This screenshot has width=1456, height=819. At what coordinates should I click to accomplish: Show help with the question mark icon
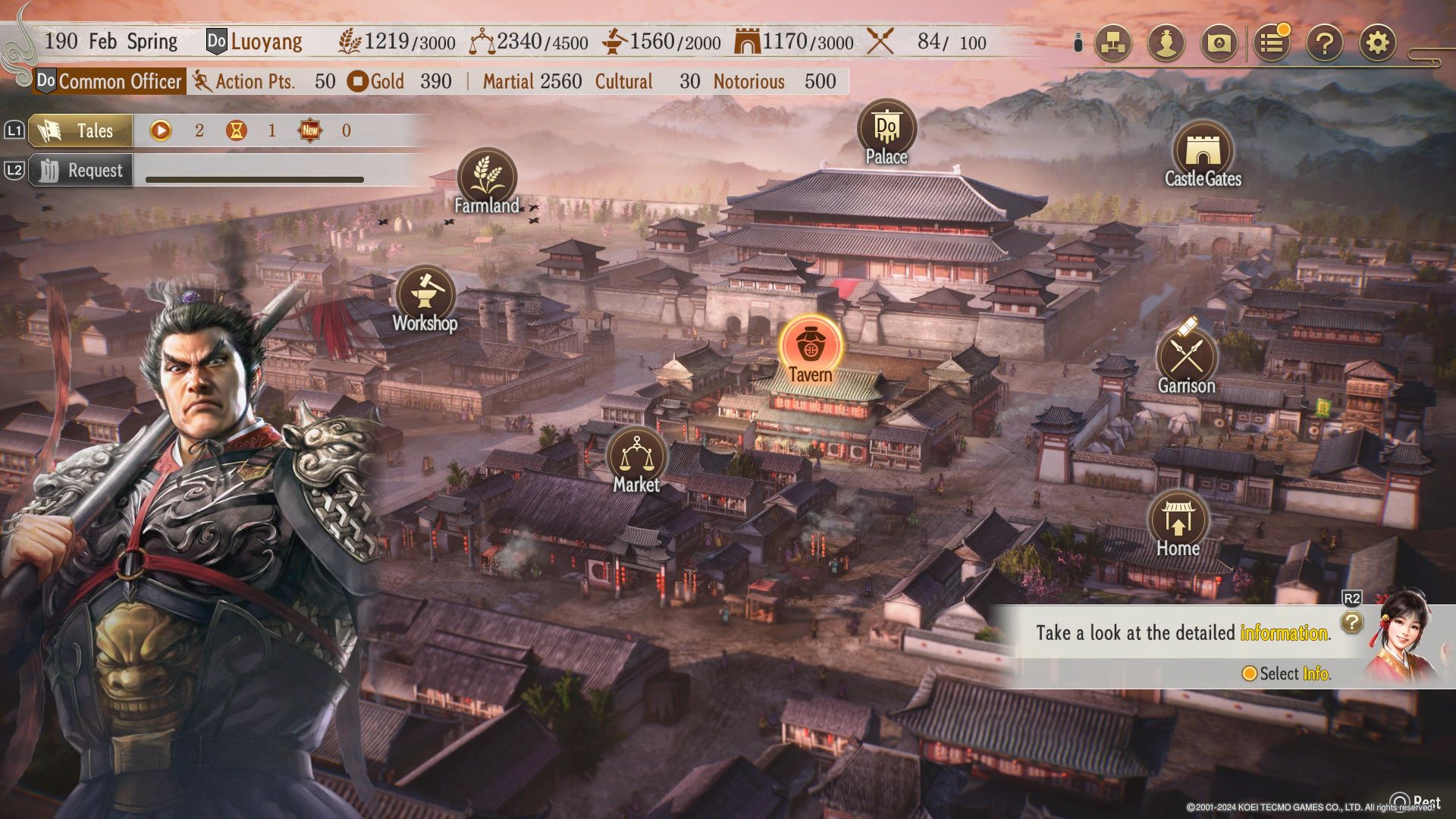(x=1324, y=43)
